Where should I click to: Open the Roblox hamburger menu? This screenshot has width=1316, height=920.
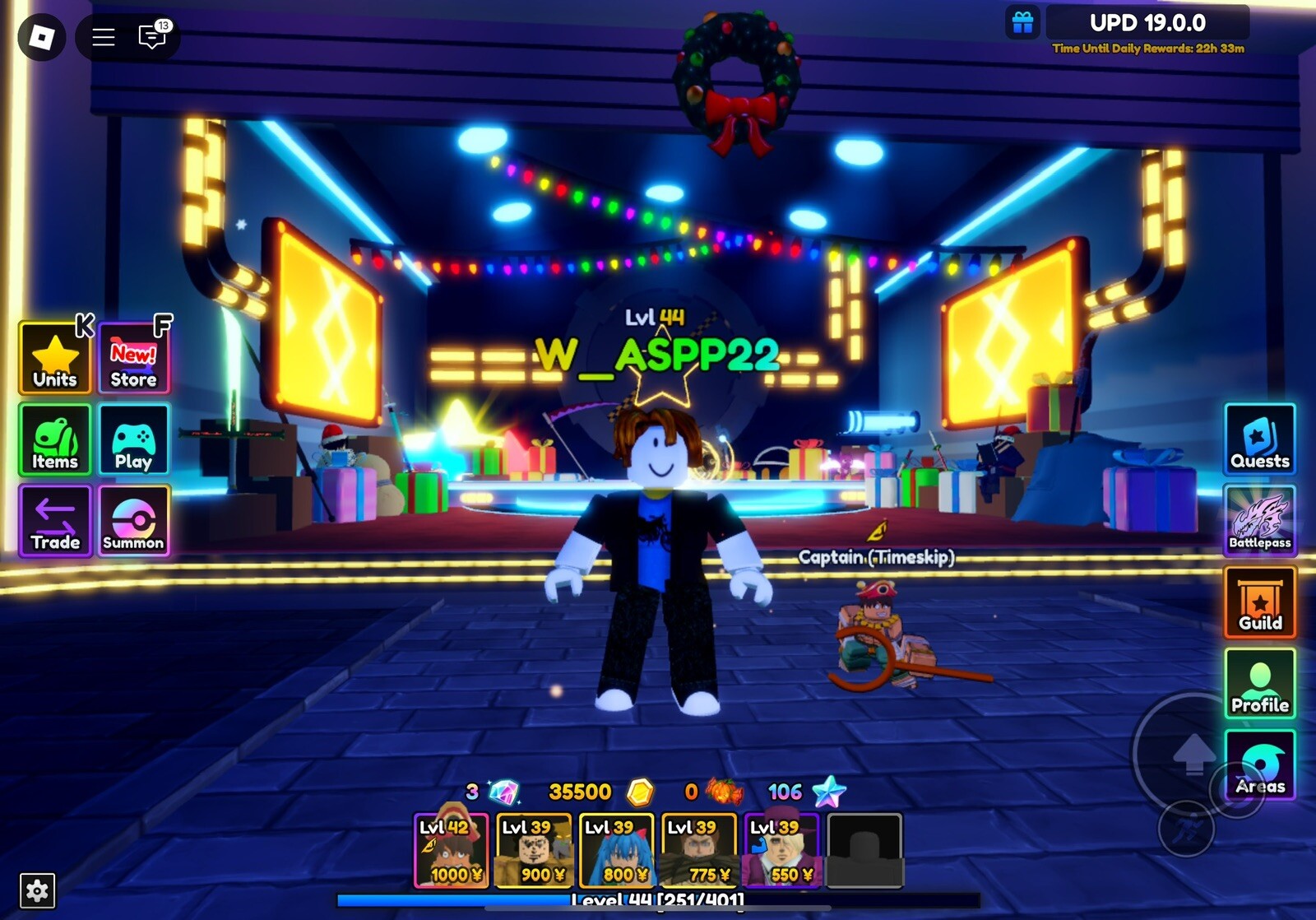pyautogui.click(x=102, y=38)
